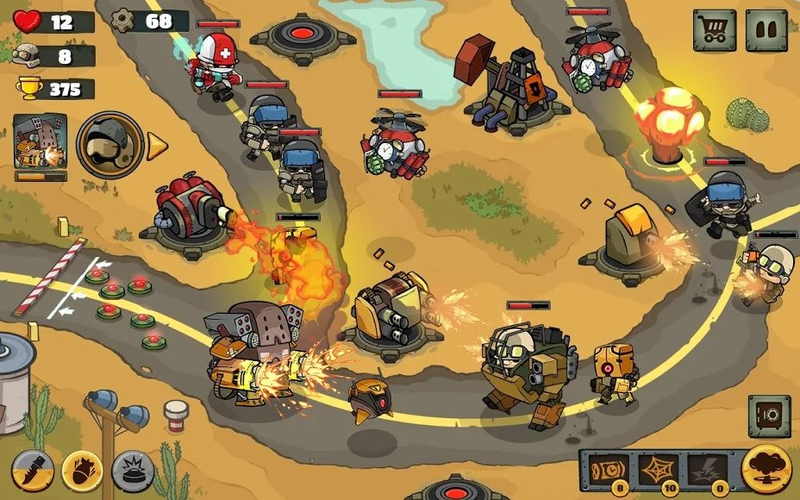The height and width of the screenshot is (500, 800).
Task: Activate the flaming heart hero ability
Action: (82, 471)
